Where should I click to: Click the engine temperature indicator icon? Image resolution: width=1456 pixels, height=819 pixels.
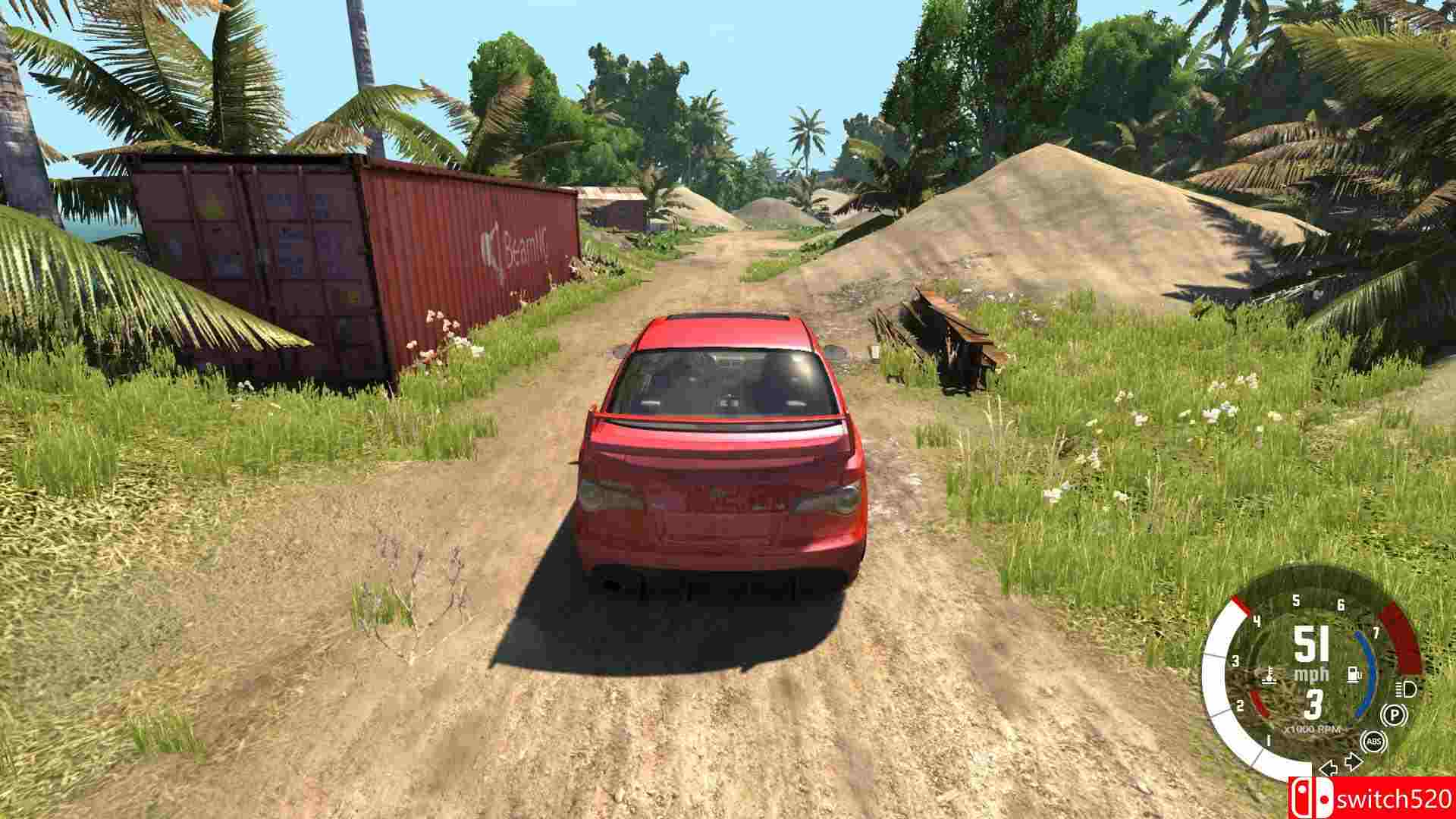click(1269, 676)
